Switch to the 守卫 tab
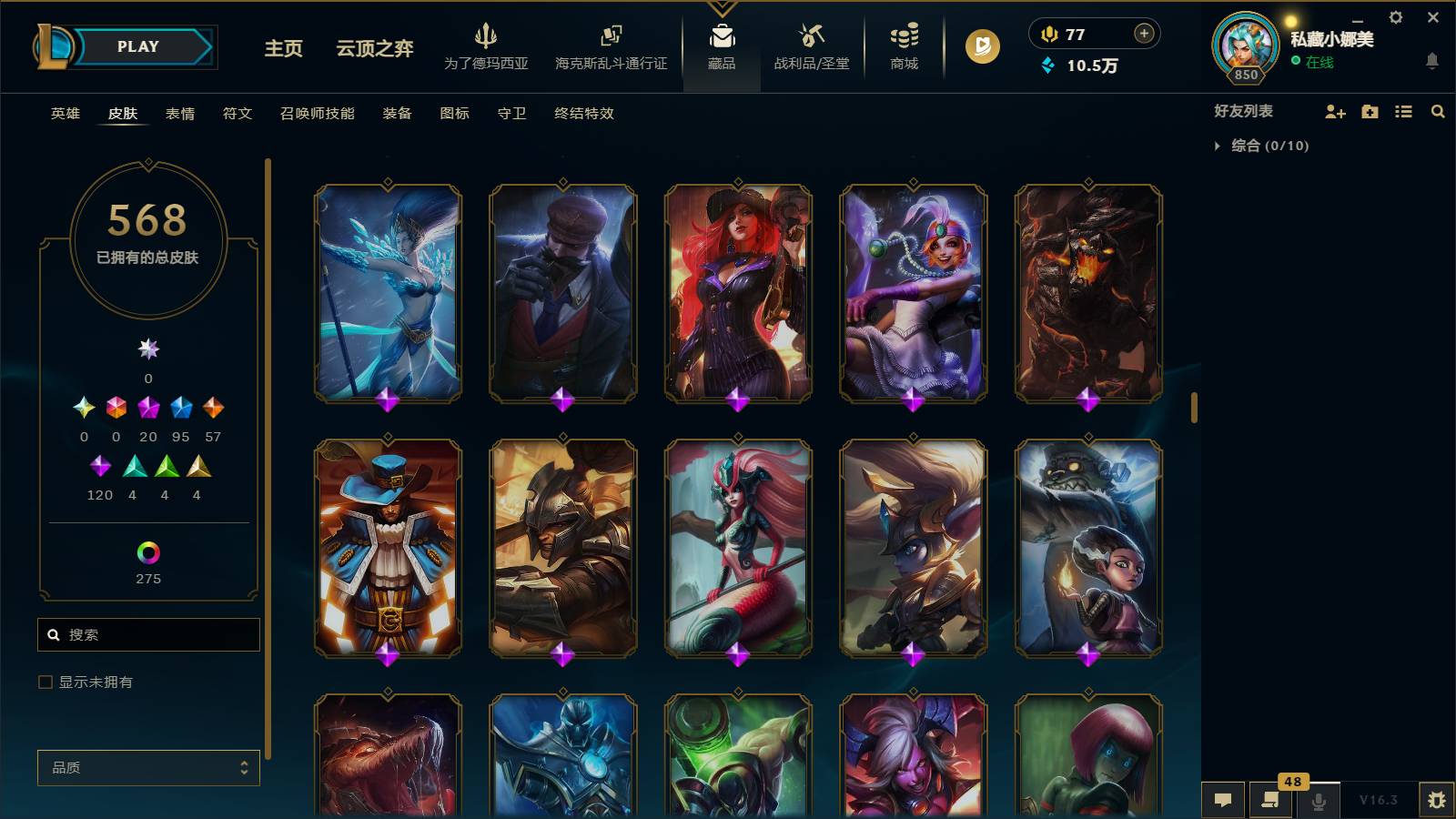1456x819 pixels. click(x=511, y=114)
